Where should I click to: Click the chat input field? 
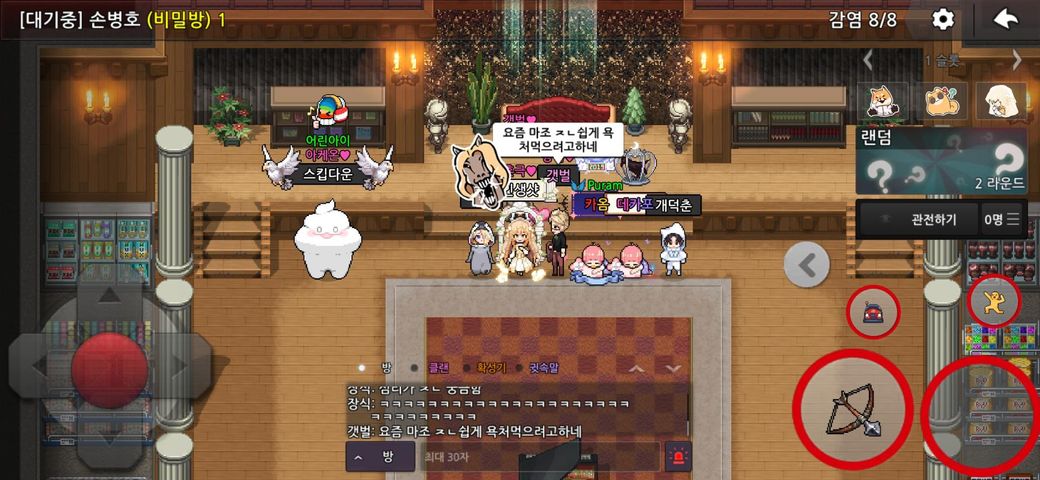(x=538, y=456)
